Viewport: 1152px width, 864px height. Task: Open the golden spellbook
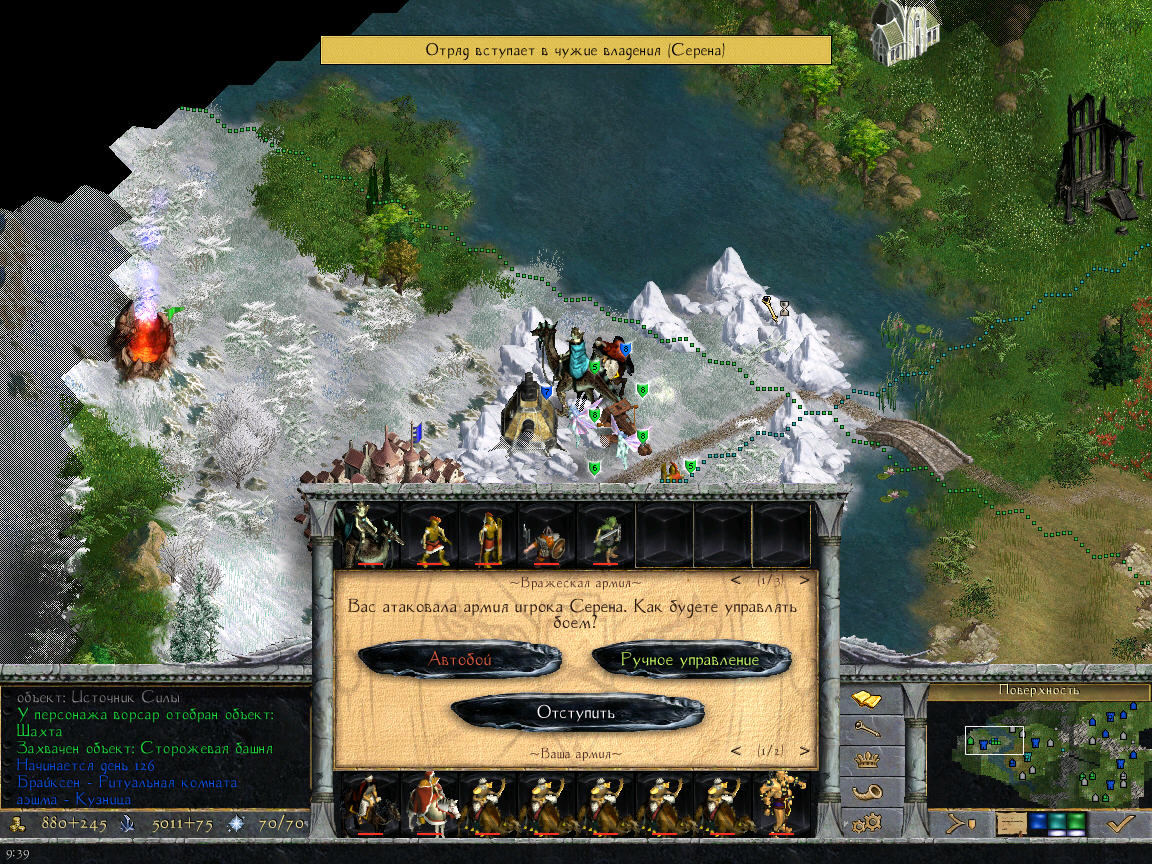point(865,698)
